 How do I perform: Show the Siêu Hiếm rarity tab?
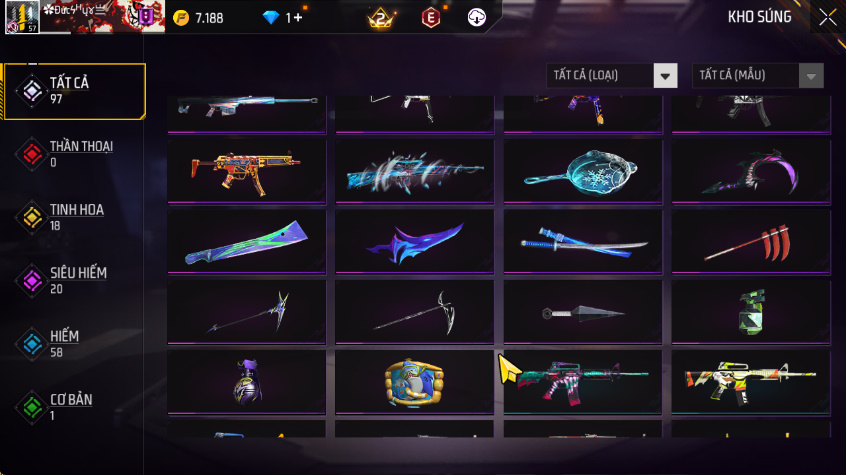73,280
